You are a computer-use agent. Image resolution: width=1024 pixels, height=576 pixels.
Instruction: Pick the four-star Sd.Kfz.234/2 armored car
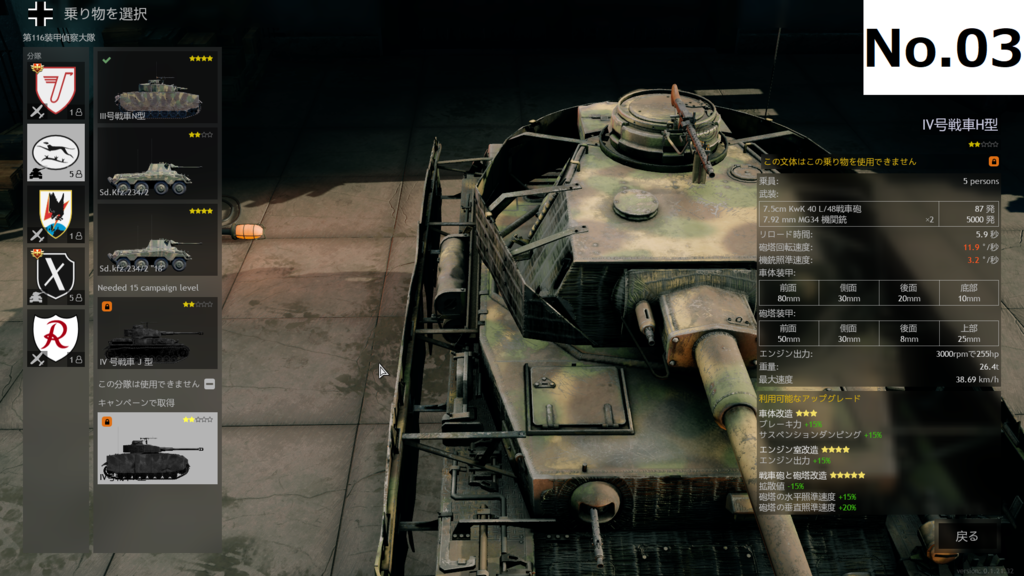pos(157,241)
